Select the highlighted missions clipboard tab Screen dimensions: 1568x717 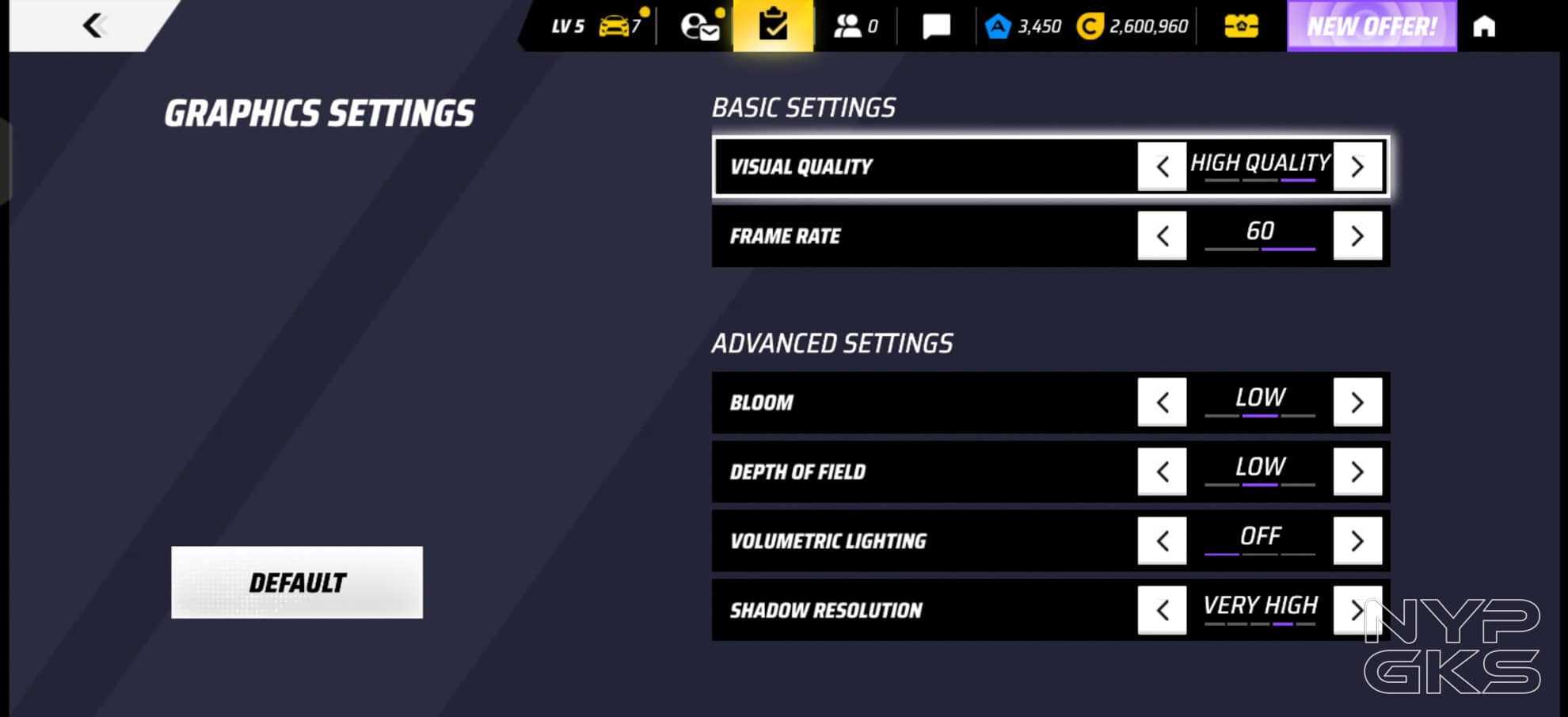click(773, 26)
